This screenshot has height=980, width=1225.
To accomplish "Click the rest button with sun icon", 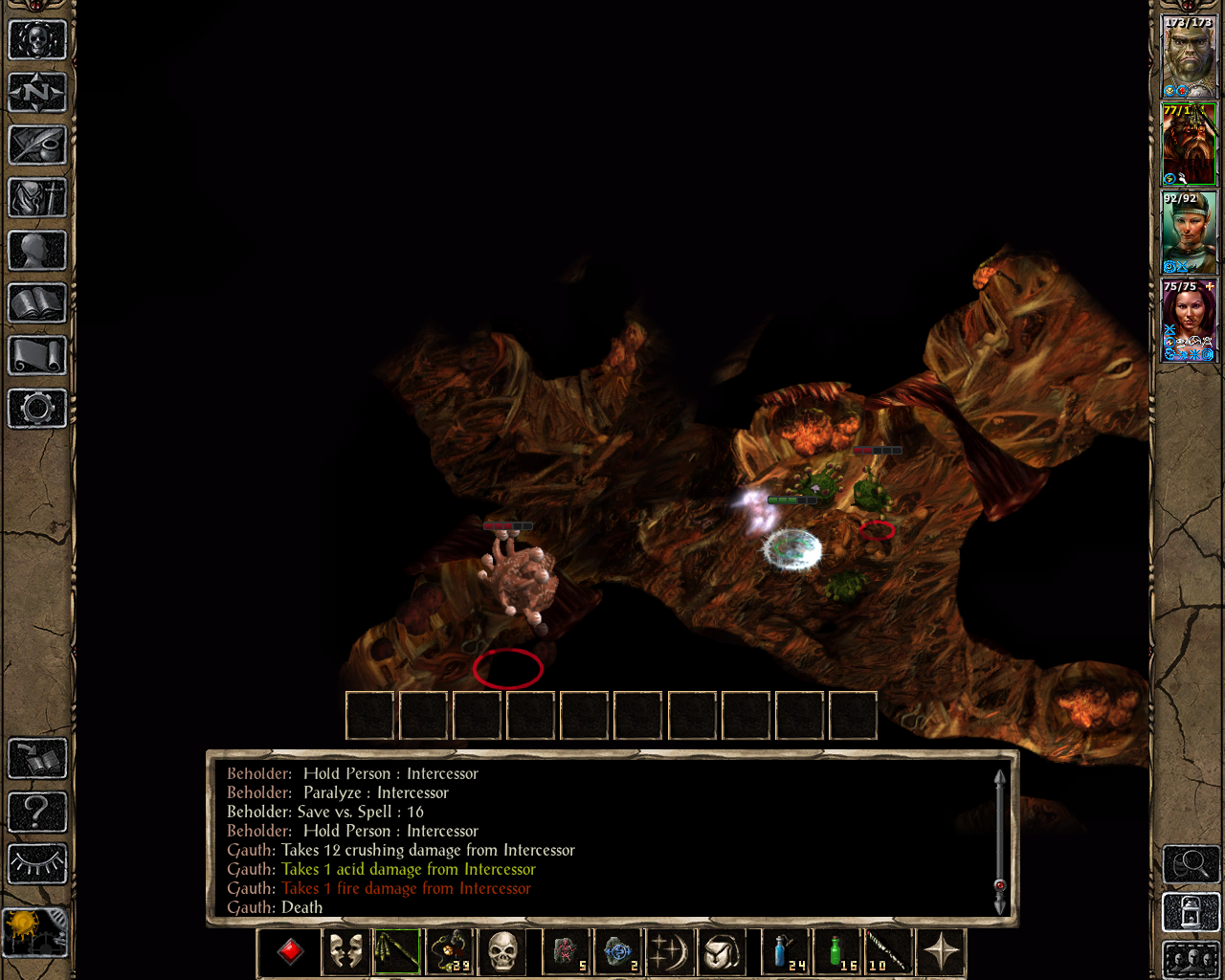I will pos(35,930).
